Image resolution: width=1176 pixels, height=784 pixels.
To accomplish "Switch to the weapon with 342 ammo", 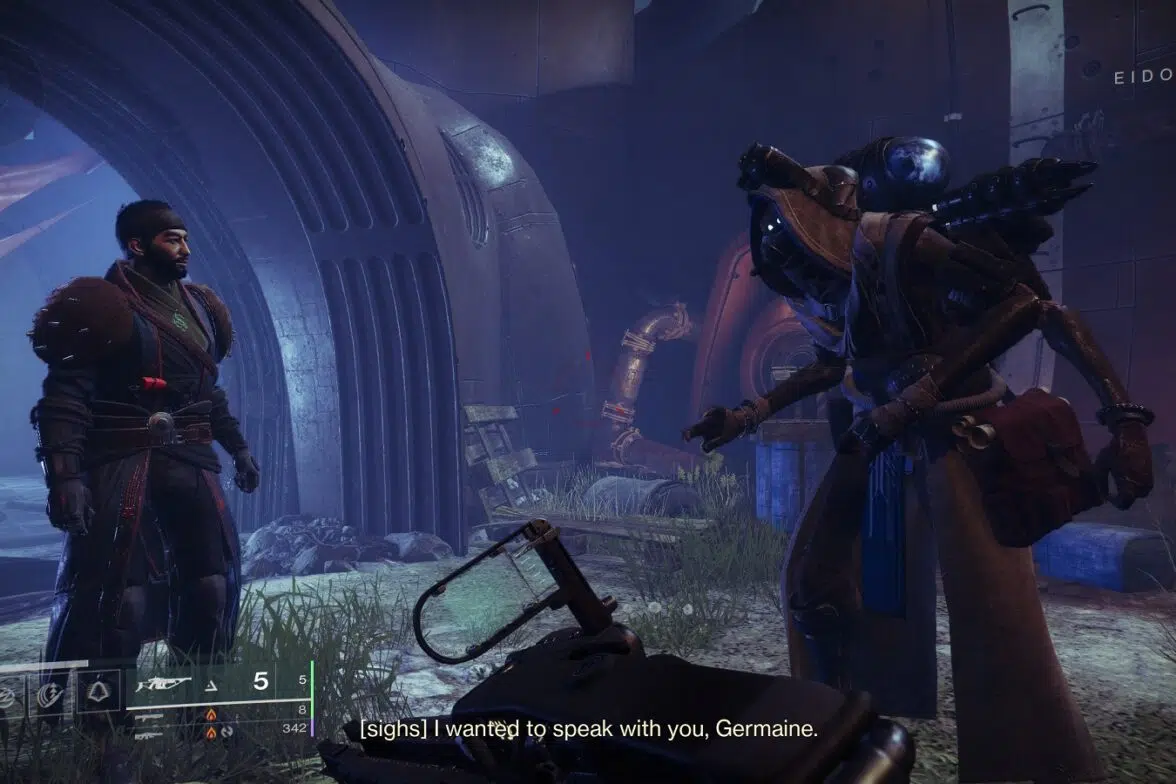I will click(150, 734).
